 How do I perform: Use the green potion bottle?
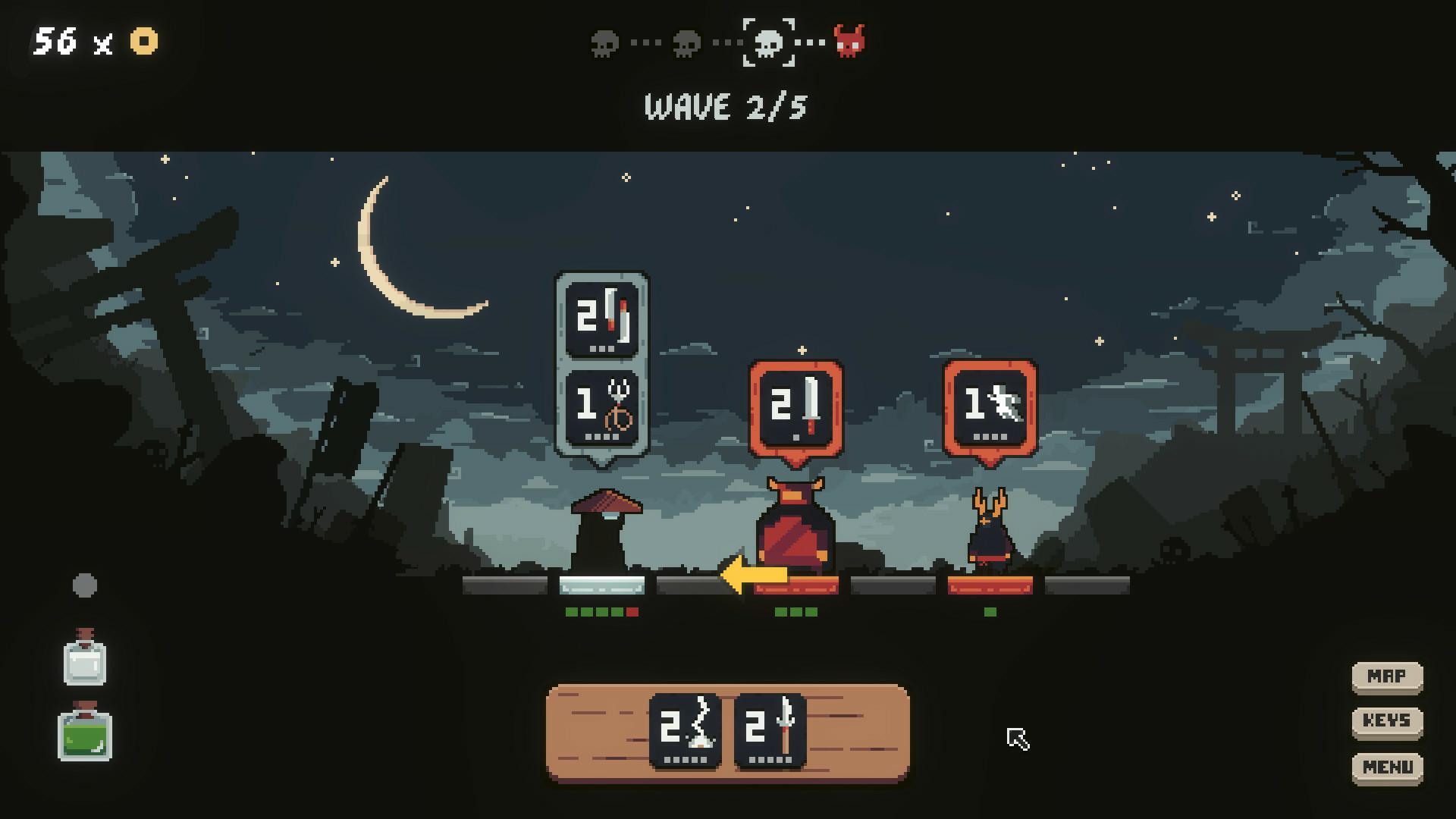coord(85,733)
